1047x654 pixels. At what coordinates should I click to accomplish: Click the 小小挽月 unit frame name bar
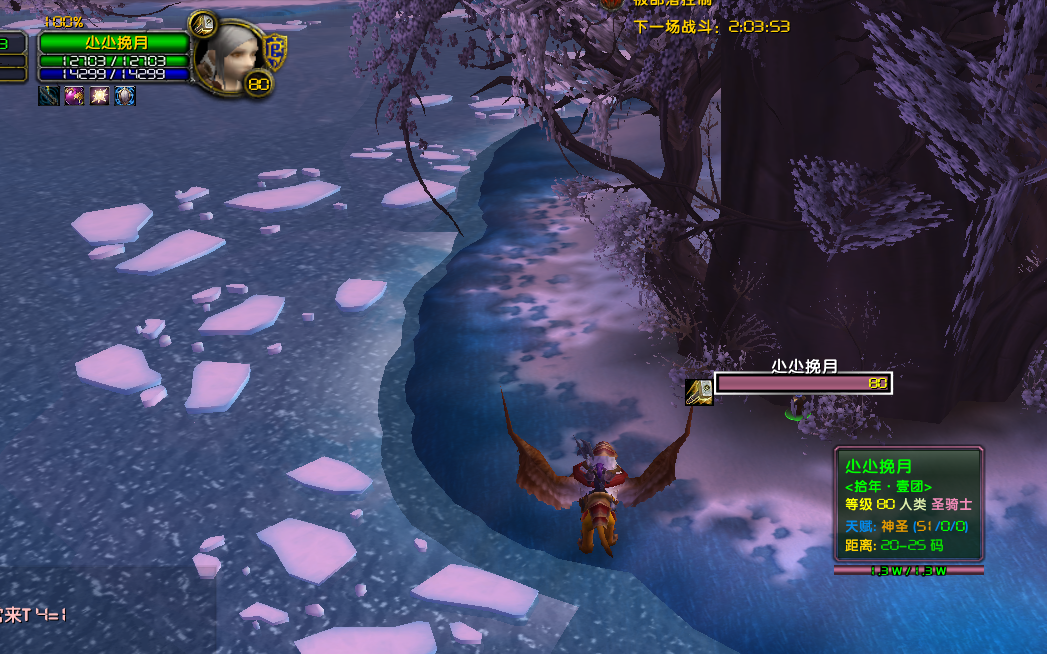point(114,43)
